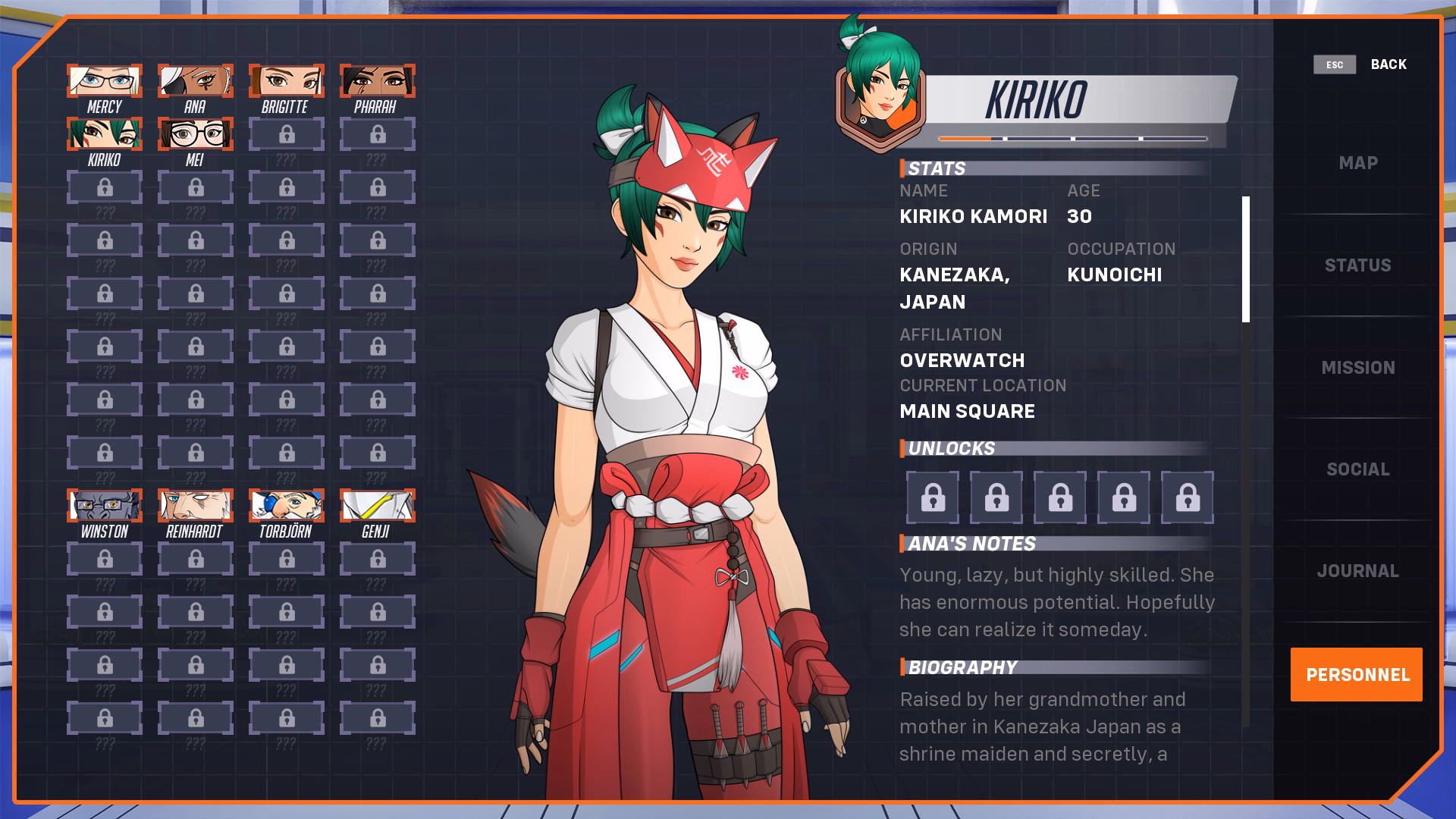Click the orange PERSONNEL button

pyautogui.click(x=1357, y=674)
